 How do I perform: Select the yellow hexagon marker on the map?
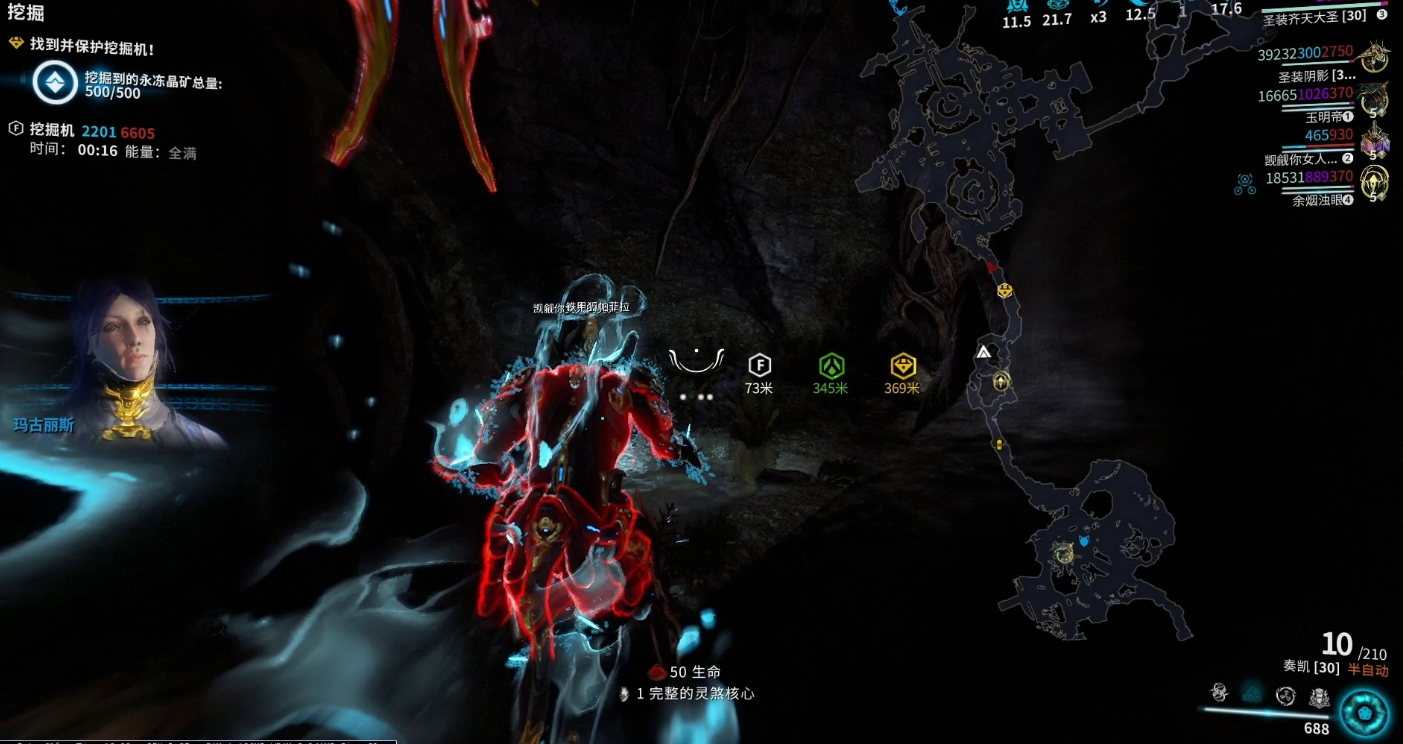click(x=1005, y=291)
